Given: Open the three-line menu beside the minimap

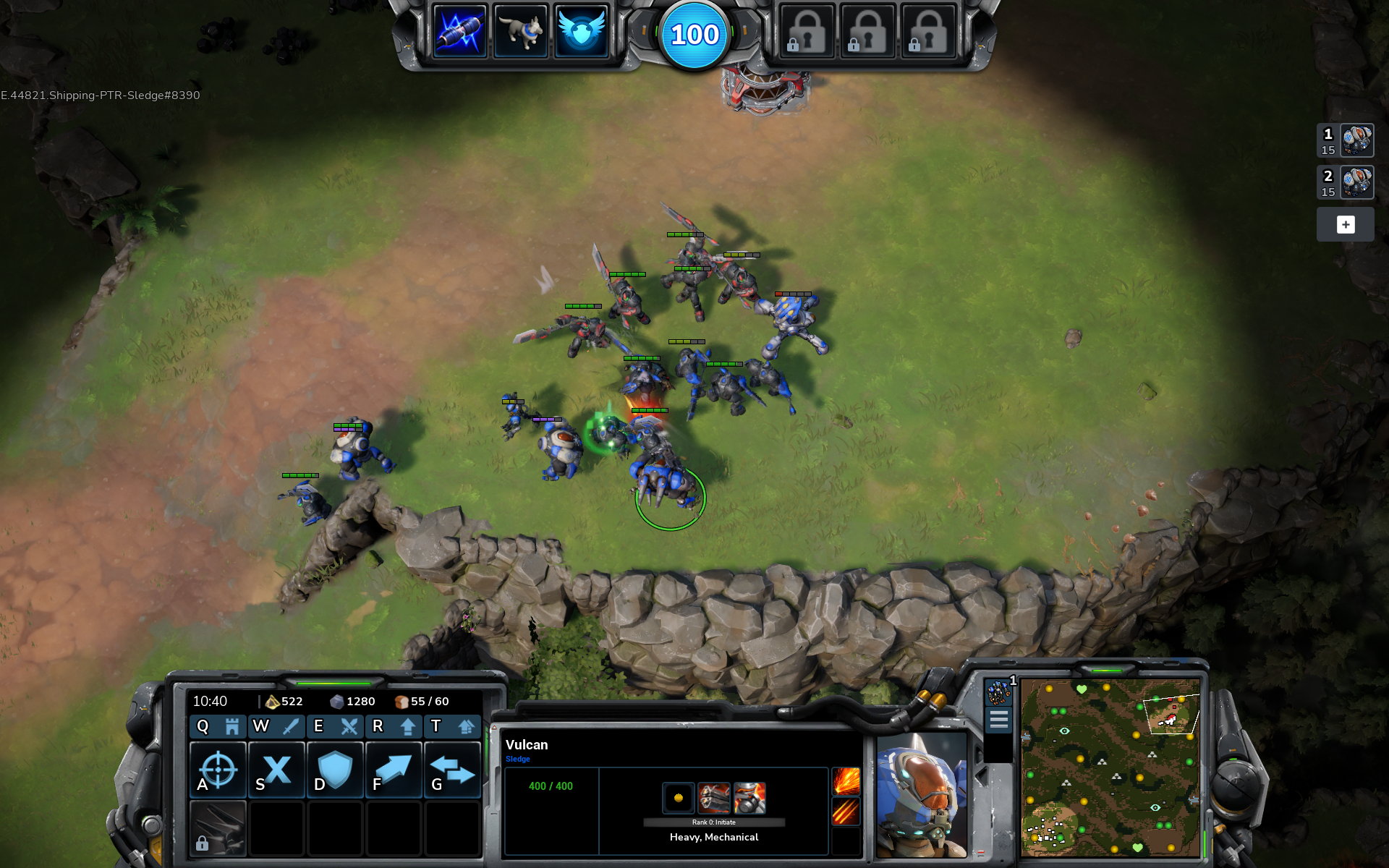Looking at the screenshot, I should [998, 720].
